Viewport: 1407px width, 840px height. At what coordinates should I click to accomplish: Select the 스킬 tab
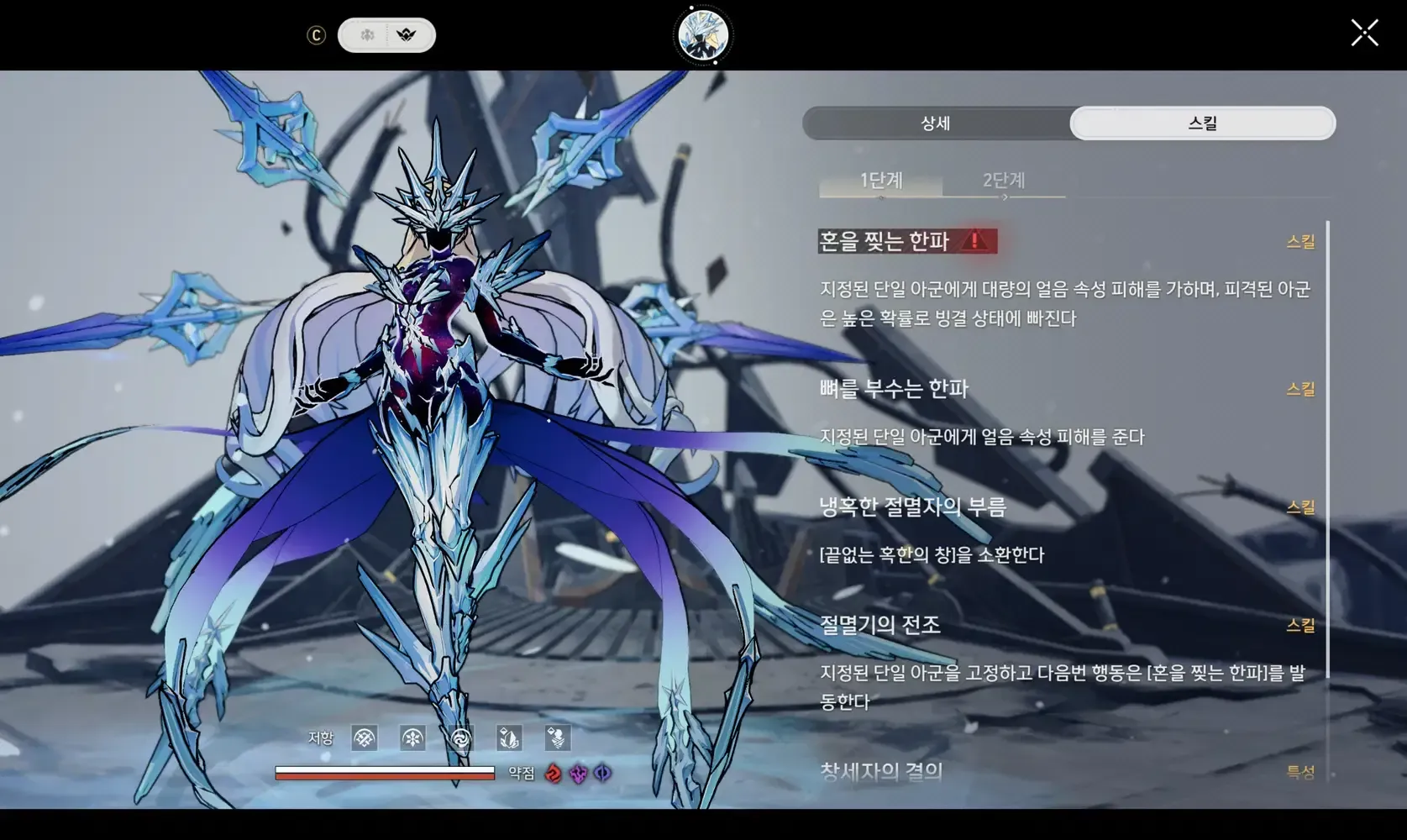[1201, 123]
